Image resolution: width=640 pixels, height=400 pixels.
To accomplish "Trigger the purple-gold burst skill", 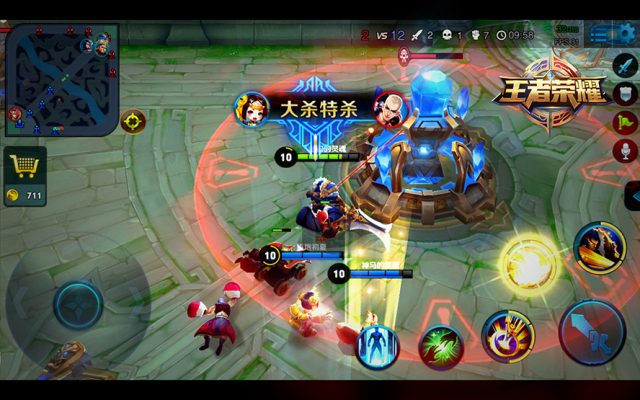I will 506,335.
